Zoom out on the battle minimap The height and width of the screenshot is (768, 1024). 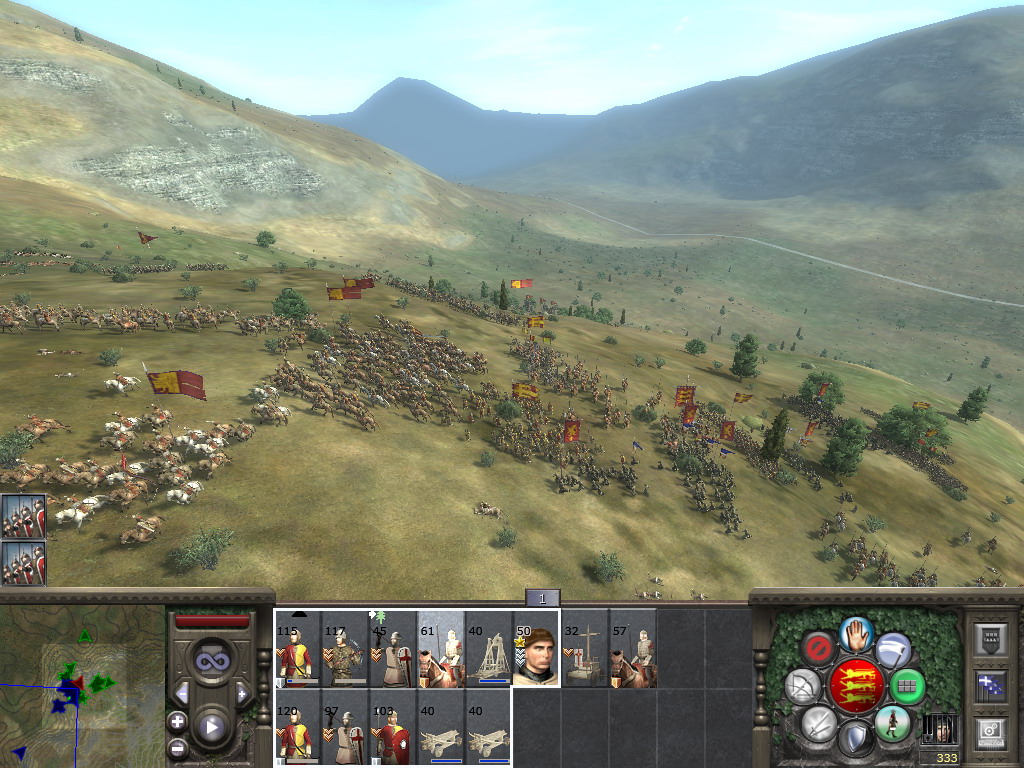[x=177, y=747]
